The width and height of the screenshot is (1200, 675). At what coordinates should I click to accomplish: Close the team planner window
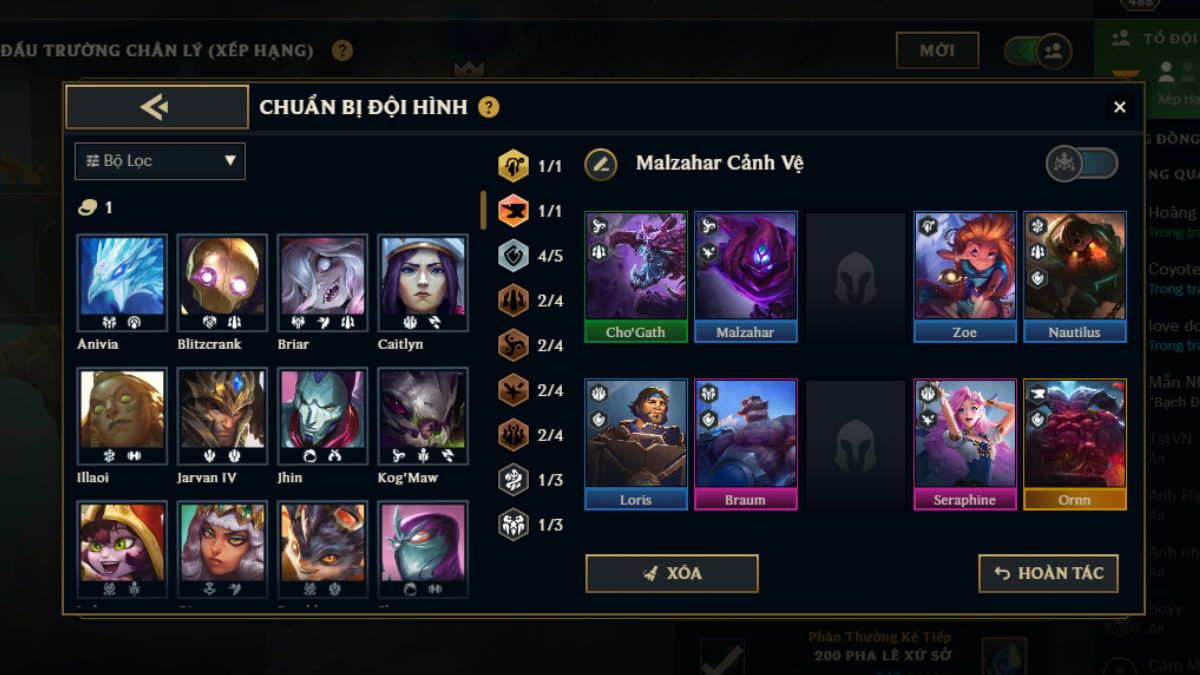coord(1119,107)
